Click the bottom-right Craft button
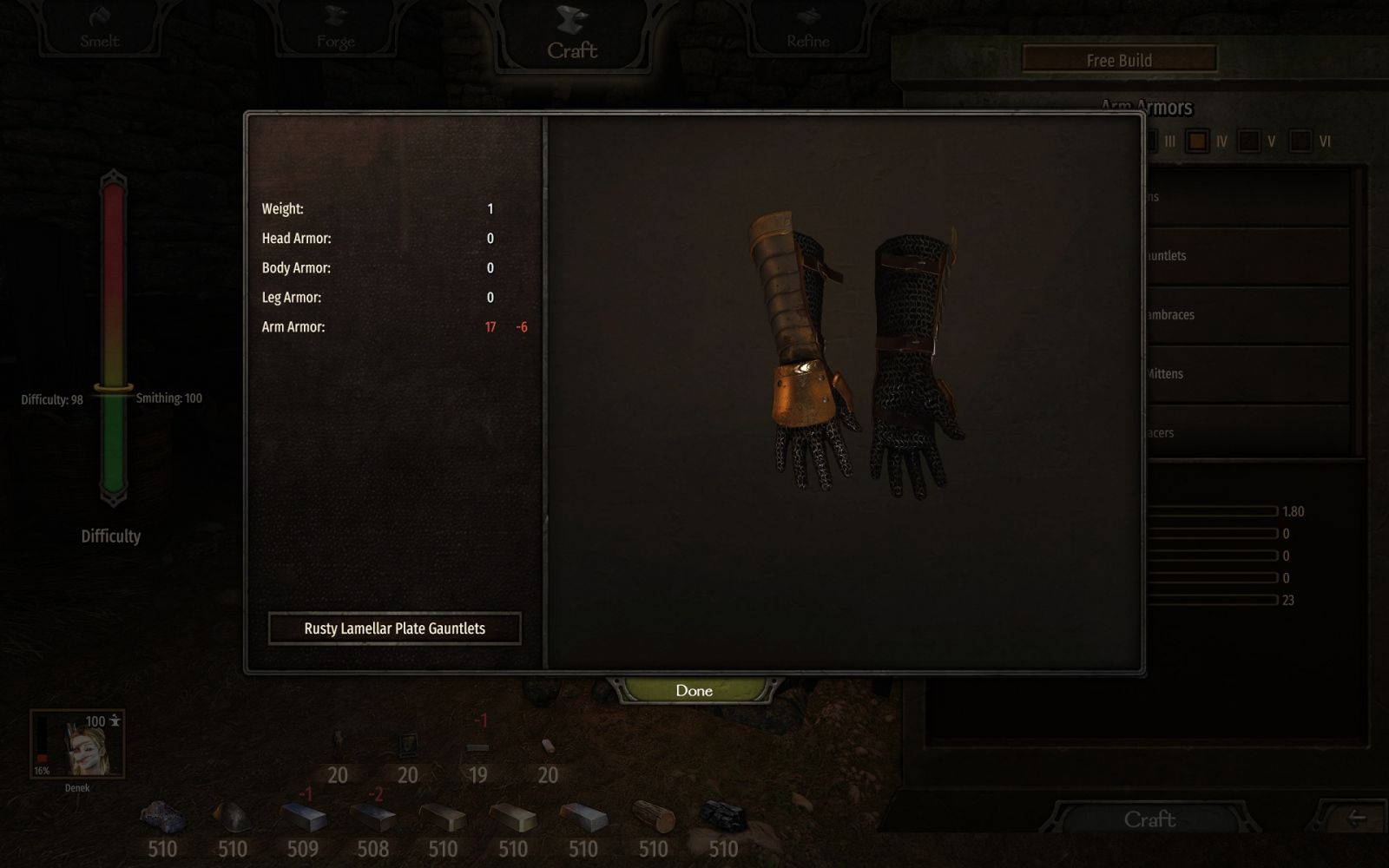 pos(1149,819)
